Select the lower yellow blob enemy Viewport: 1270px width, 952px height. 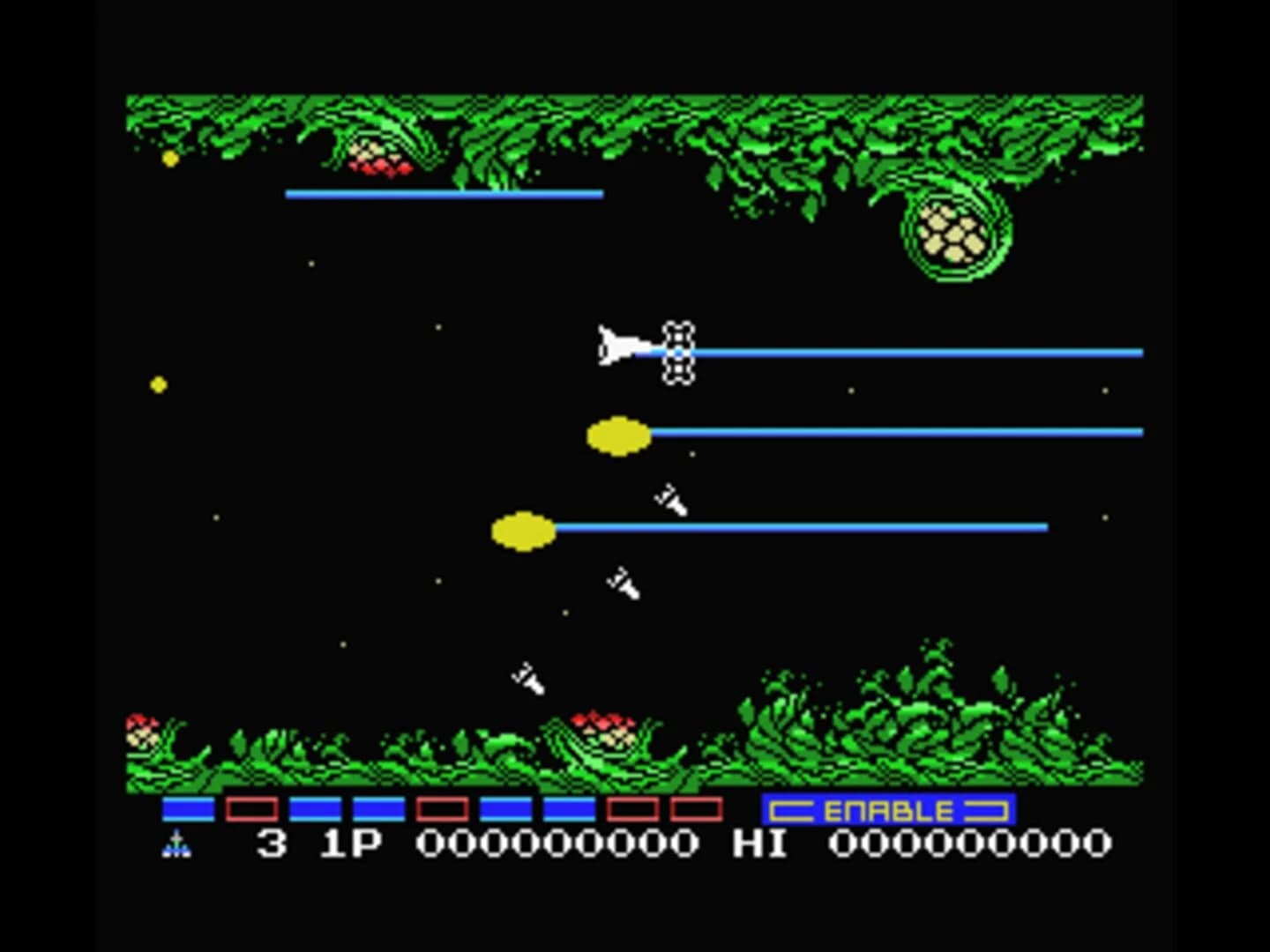pyautogui.click(x=524, y=529)
